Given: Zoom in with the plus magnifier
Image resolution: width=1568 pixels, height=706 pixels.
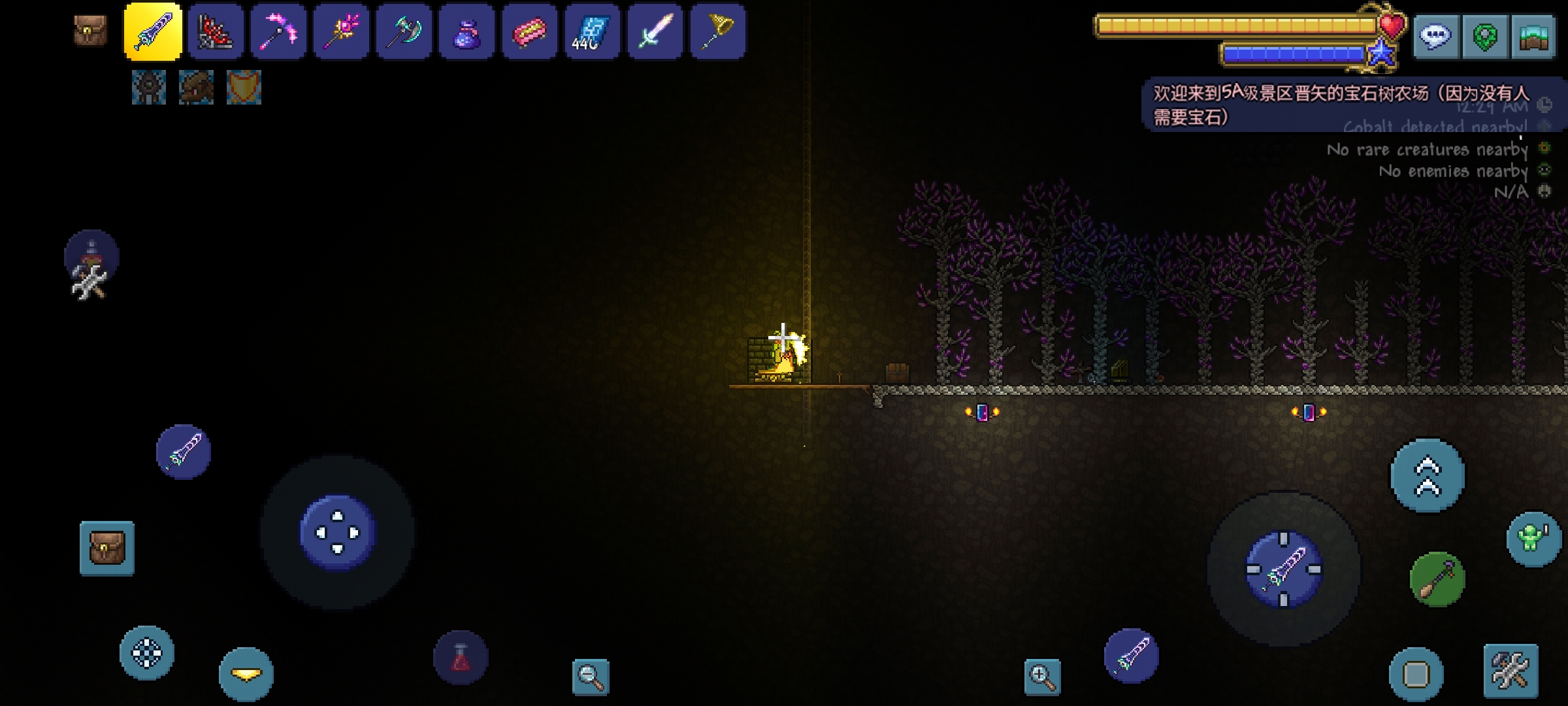Looking at the screenshot, I should (1042, 676).
